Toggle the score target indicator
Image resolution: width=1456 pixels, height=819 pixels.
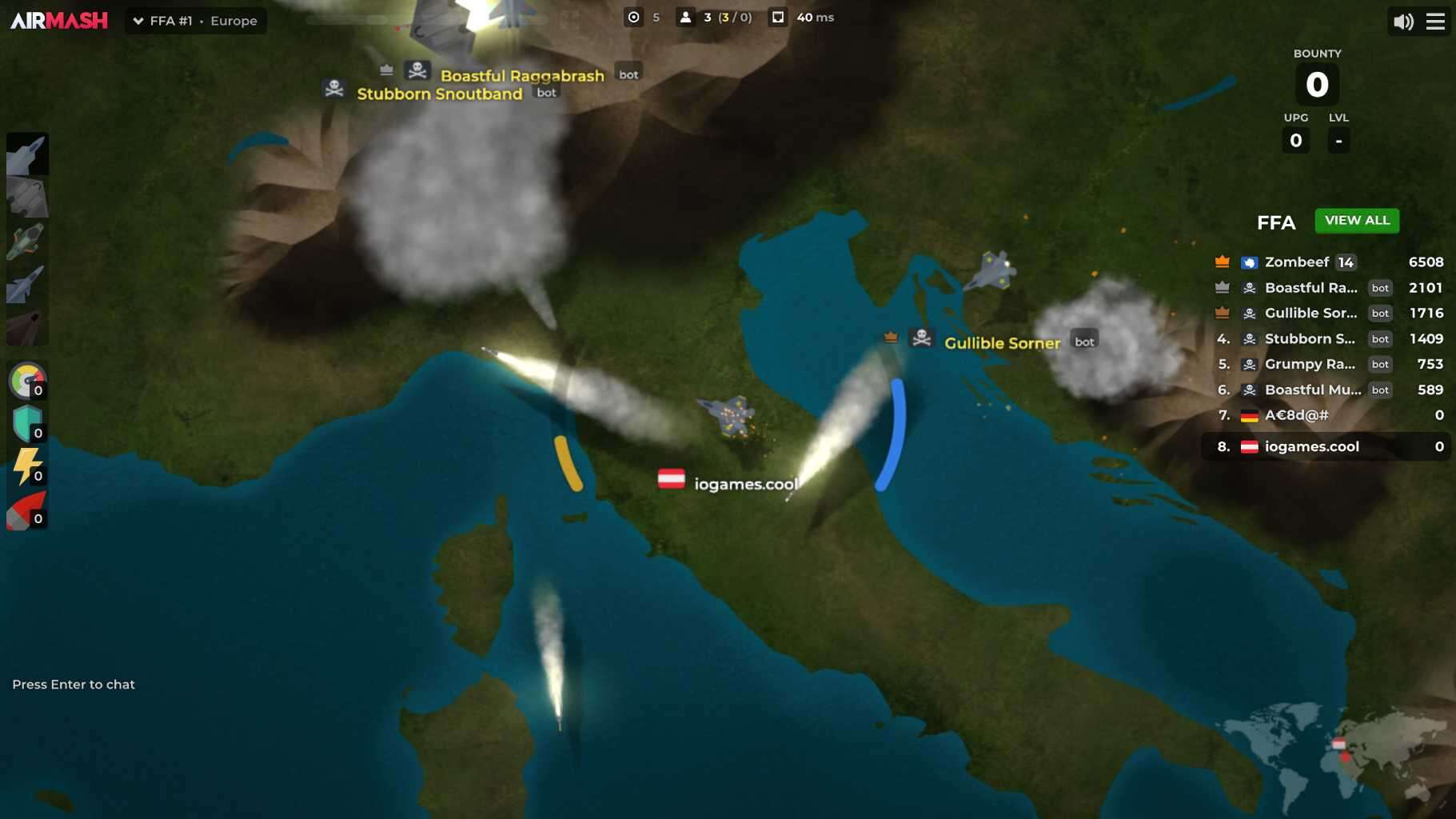click(634, 17)
